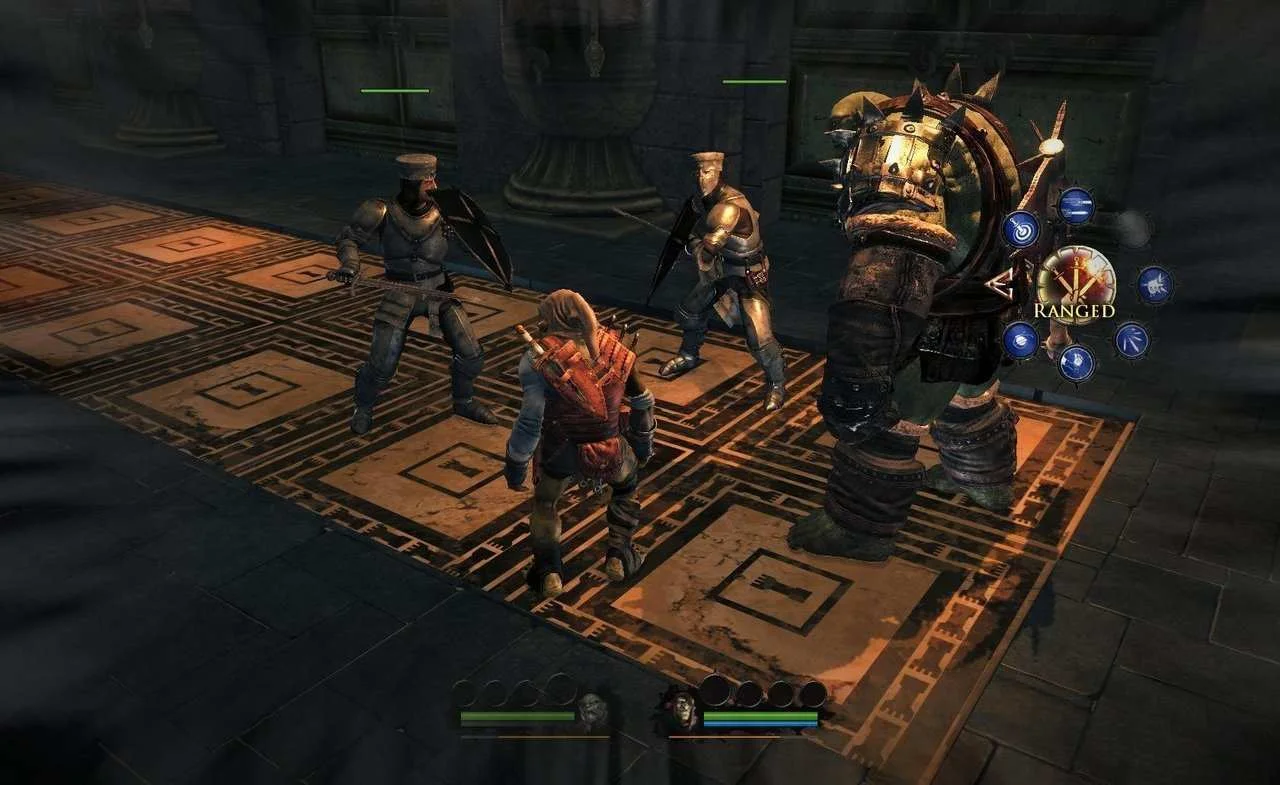Select the central Ranged skill category
The image size is (1280, 785).
[1075, 284]
